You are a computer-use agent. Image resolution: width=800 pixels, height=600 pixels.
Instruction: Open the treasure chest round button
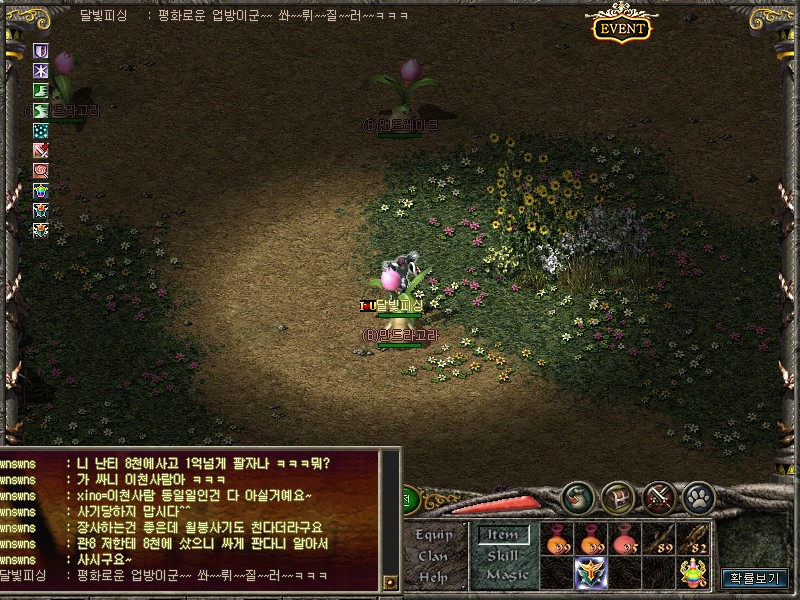[618, 496]
